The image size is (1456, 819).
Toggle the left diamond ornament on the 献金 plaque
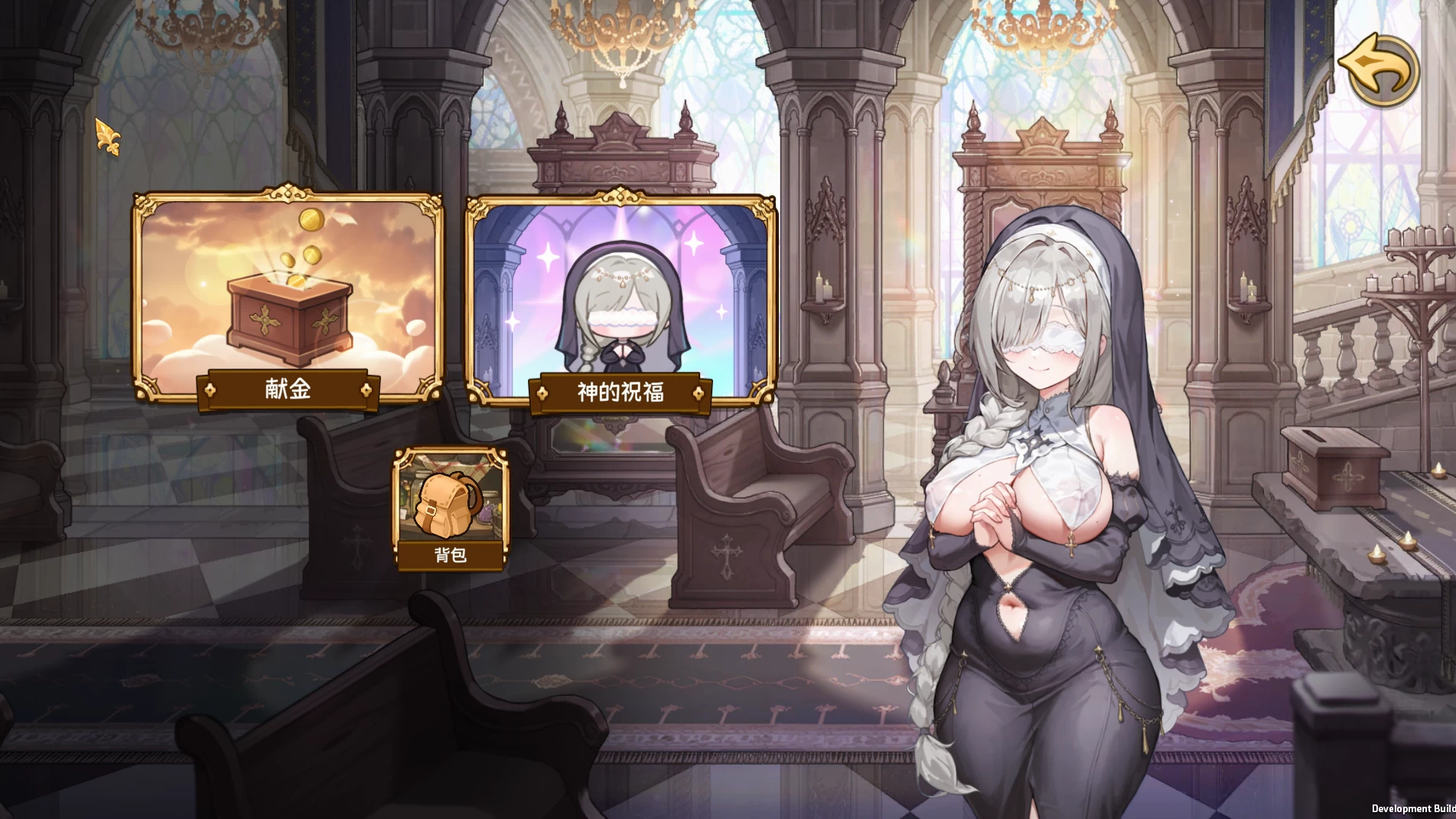point(209,388)
